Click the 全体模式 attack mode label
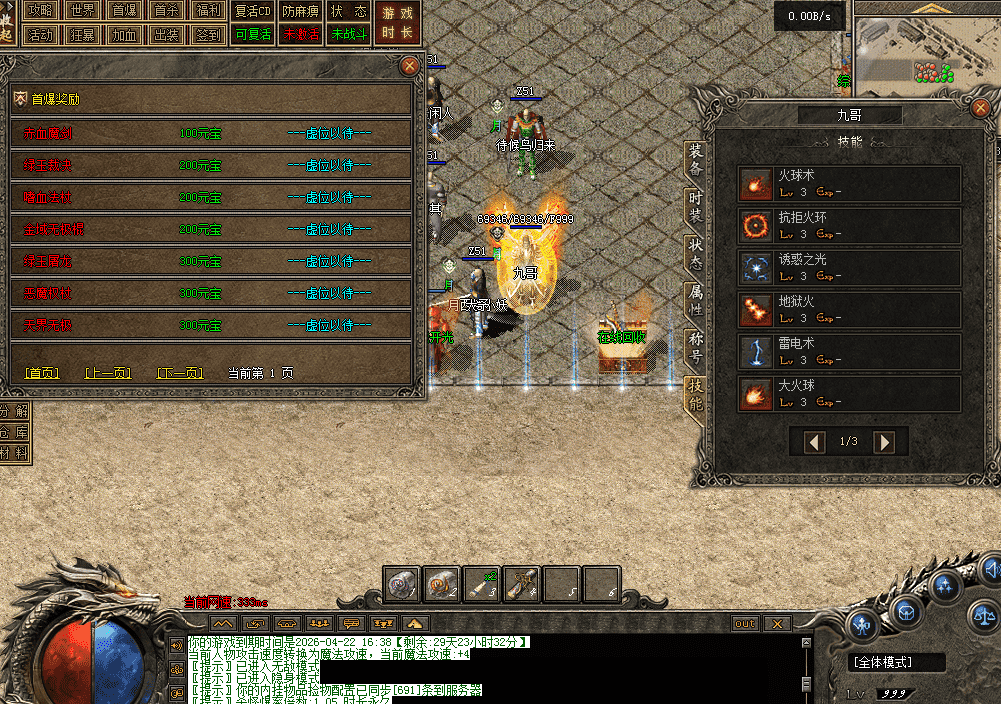Screen dimensions: 1001x704 [x=884, y=662]
